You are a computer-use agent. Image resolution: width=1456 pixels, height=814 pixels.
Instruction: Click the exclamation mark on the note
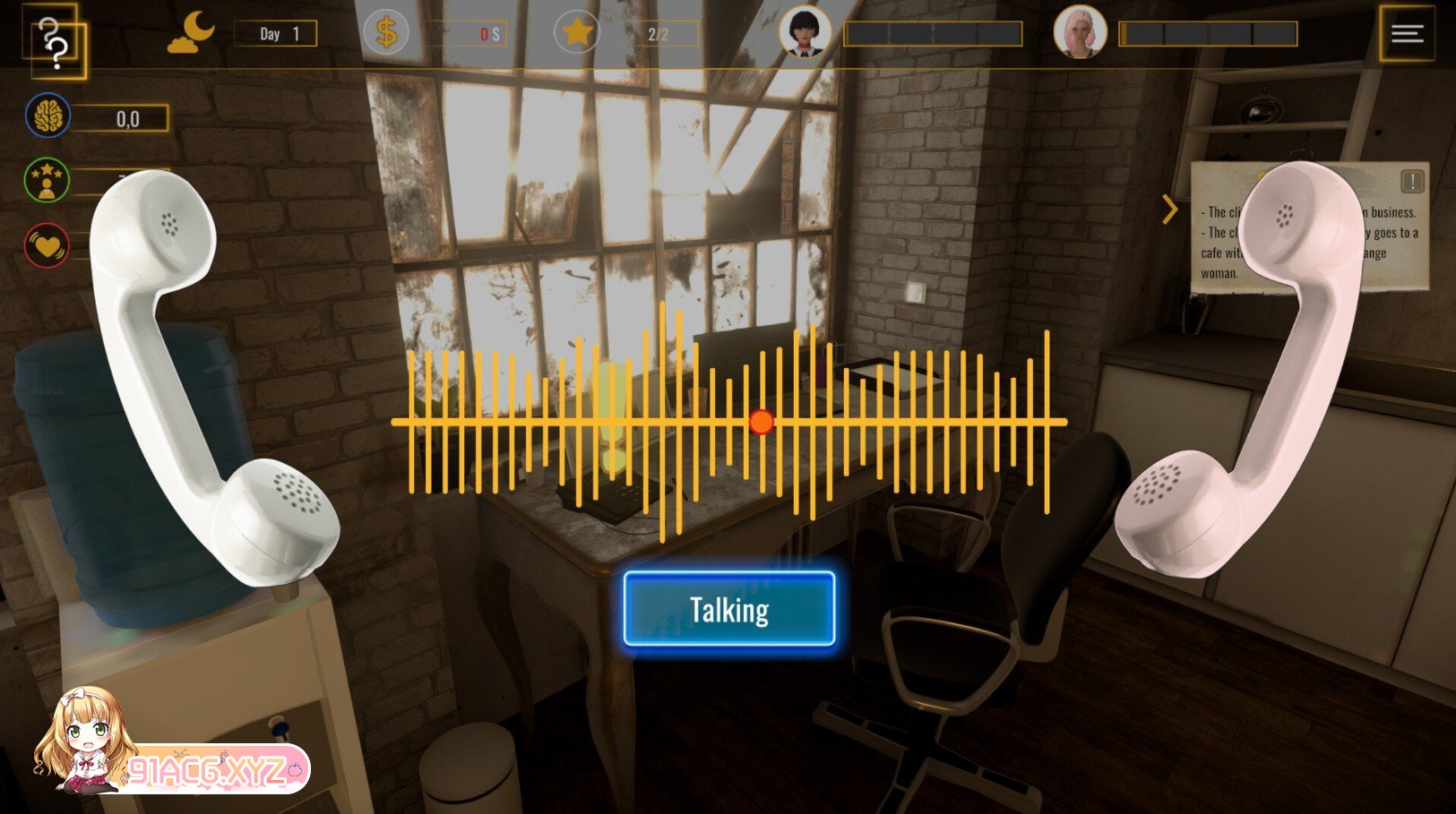[x=1412, y=182]
